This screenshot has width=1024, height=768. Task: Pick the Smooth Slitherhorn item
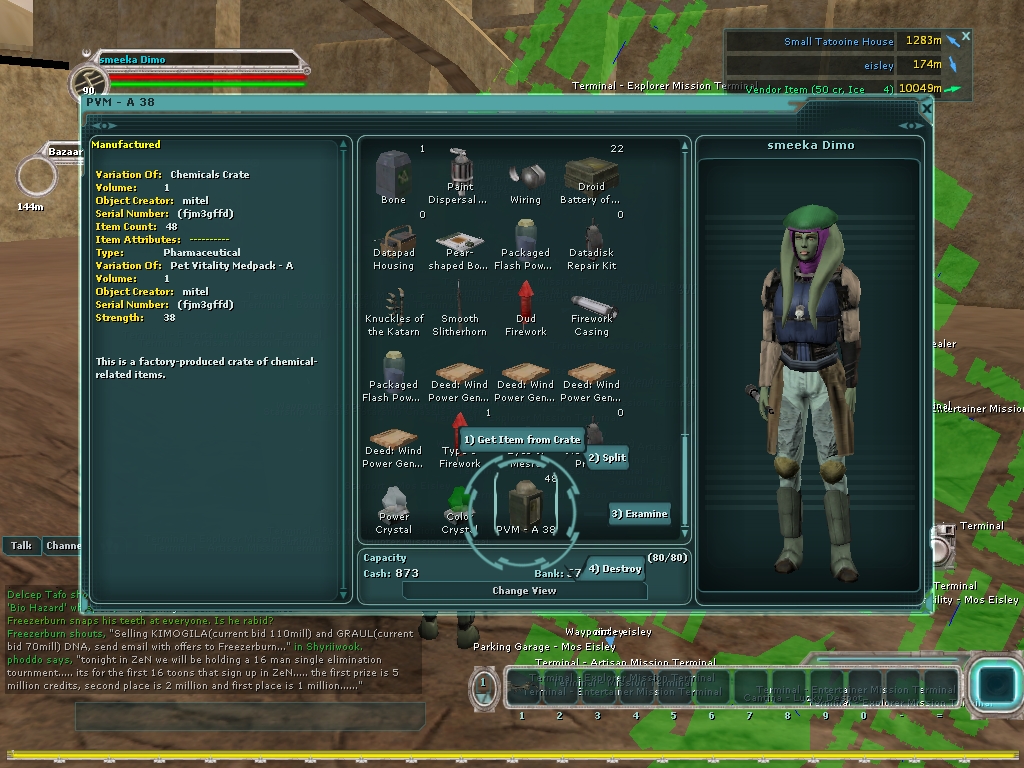point(459,308)
